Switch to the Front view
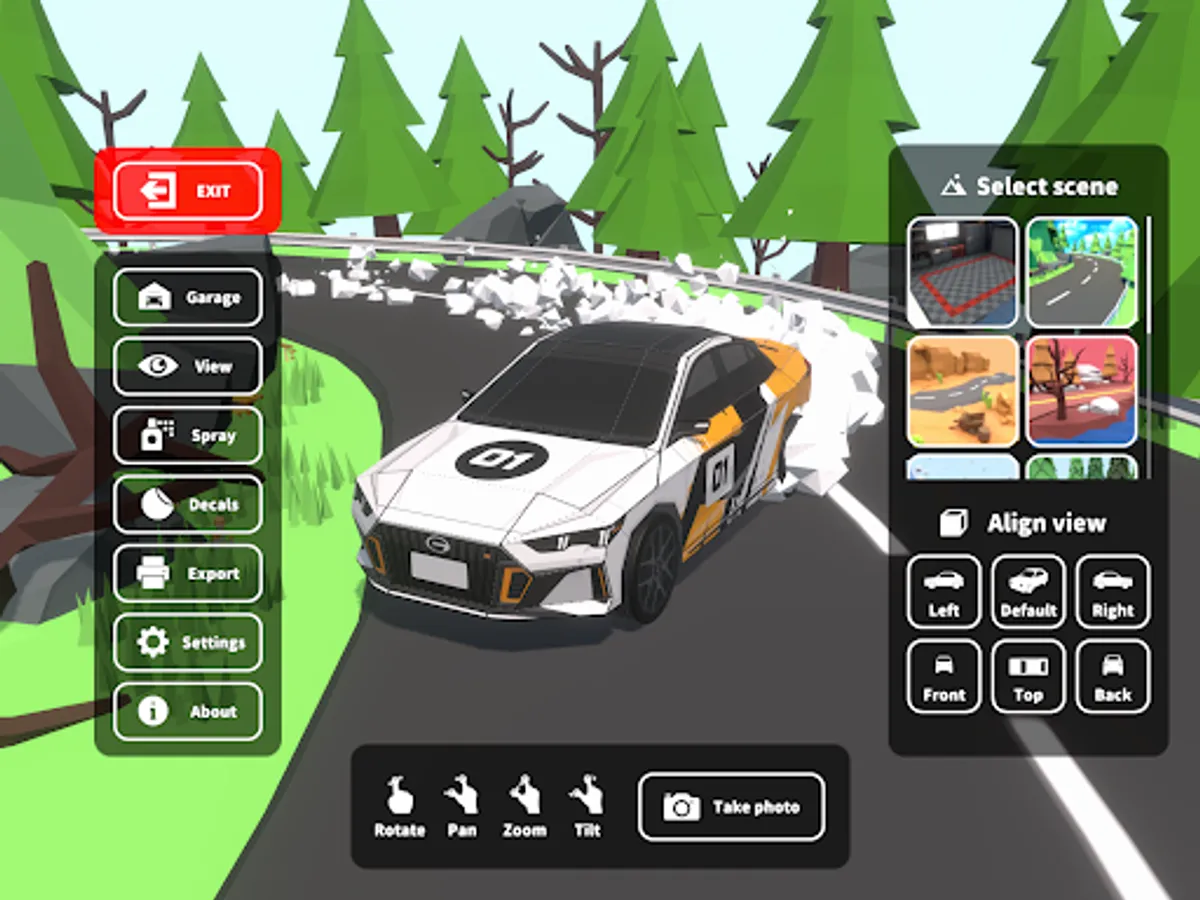Screen dimensions: 1200x900 [944, 677]
